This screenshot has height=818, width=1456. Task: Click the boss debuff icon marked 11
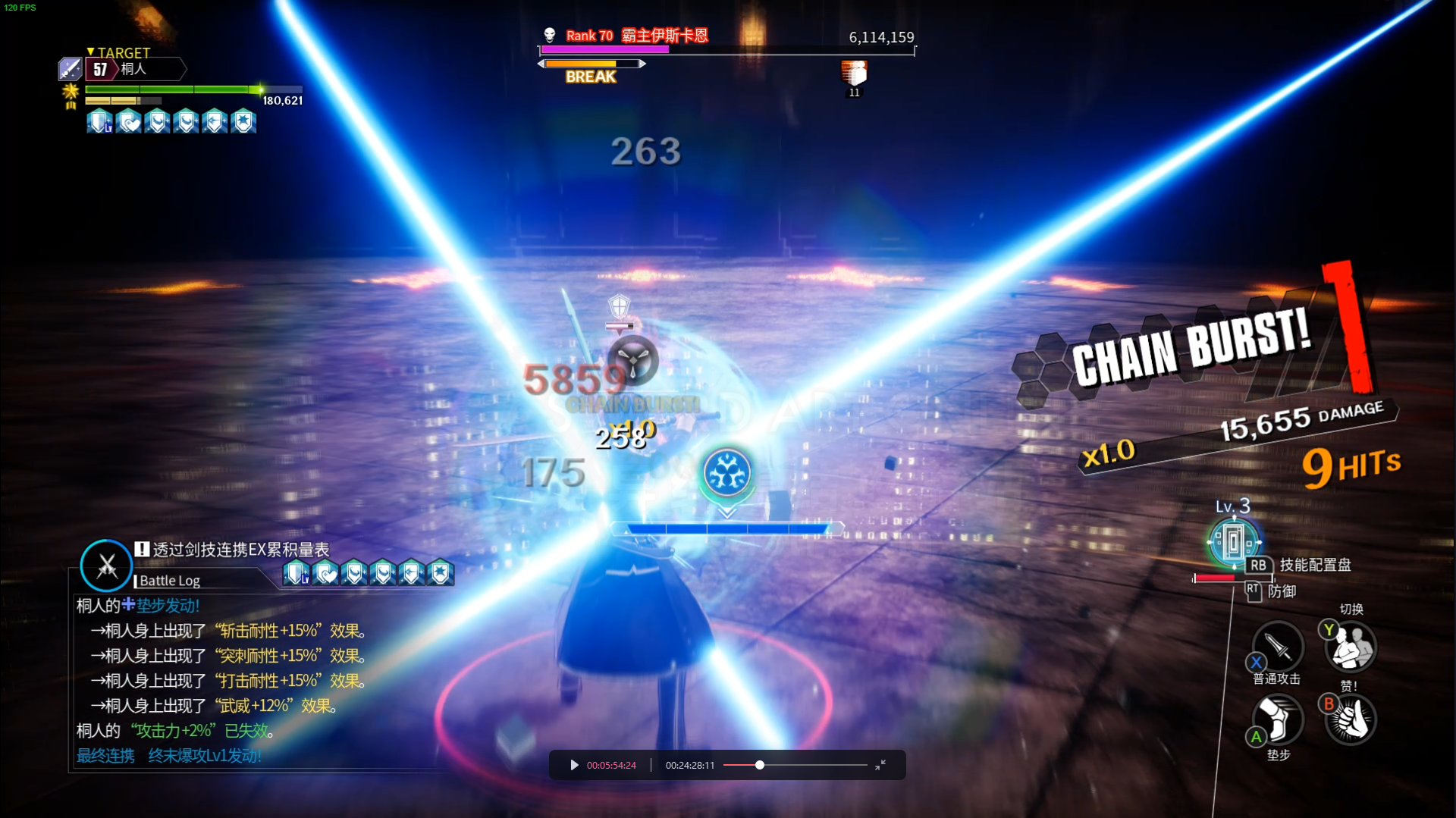[x=854, y=74]
